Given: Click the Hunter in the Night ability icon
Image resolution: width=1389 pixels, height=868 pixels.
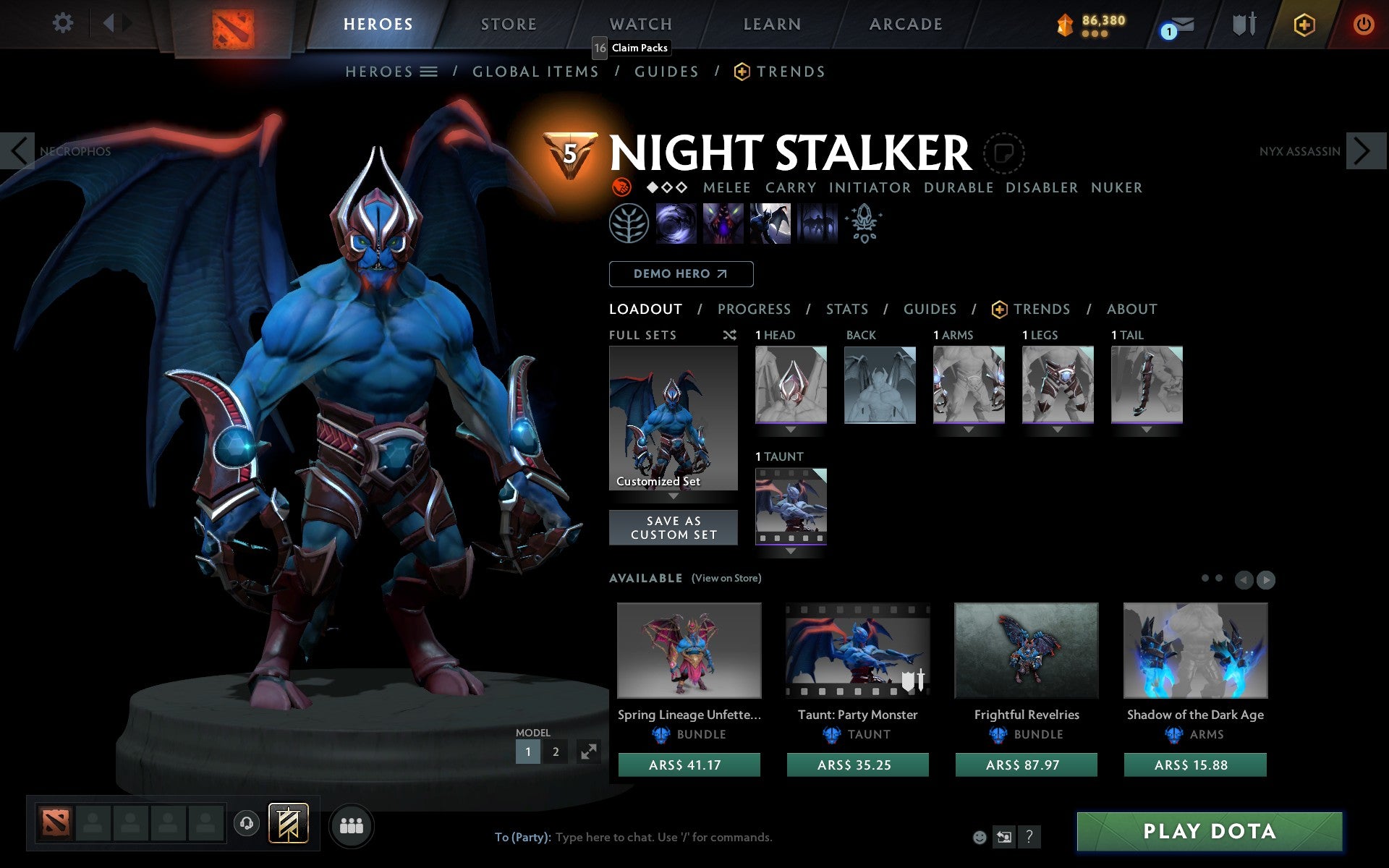Looking at the screenshot, I should click(769, 224).
